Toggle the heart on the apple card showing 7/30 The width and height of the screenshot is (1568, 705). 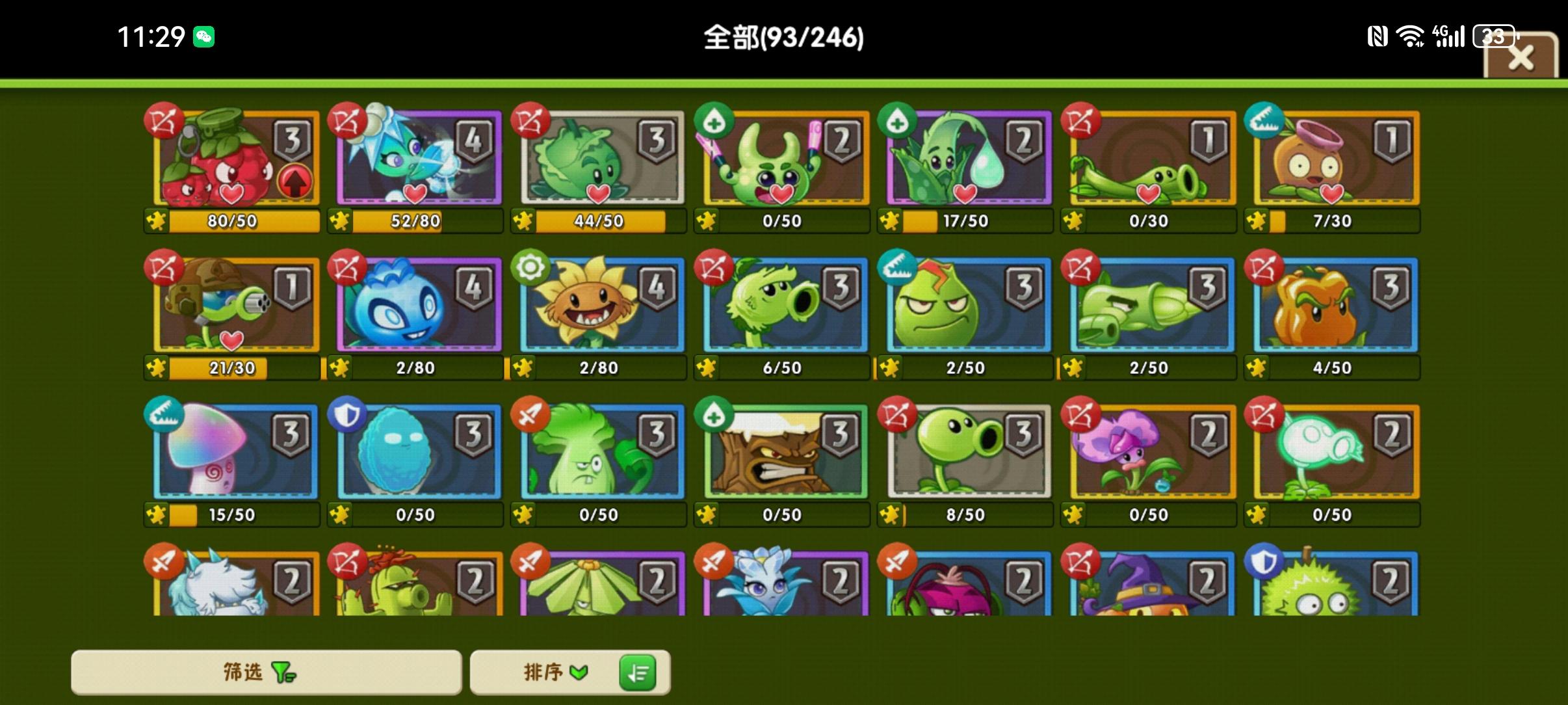(x=1332, y=193)
